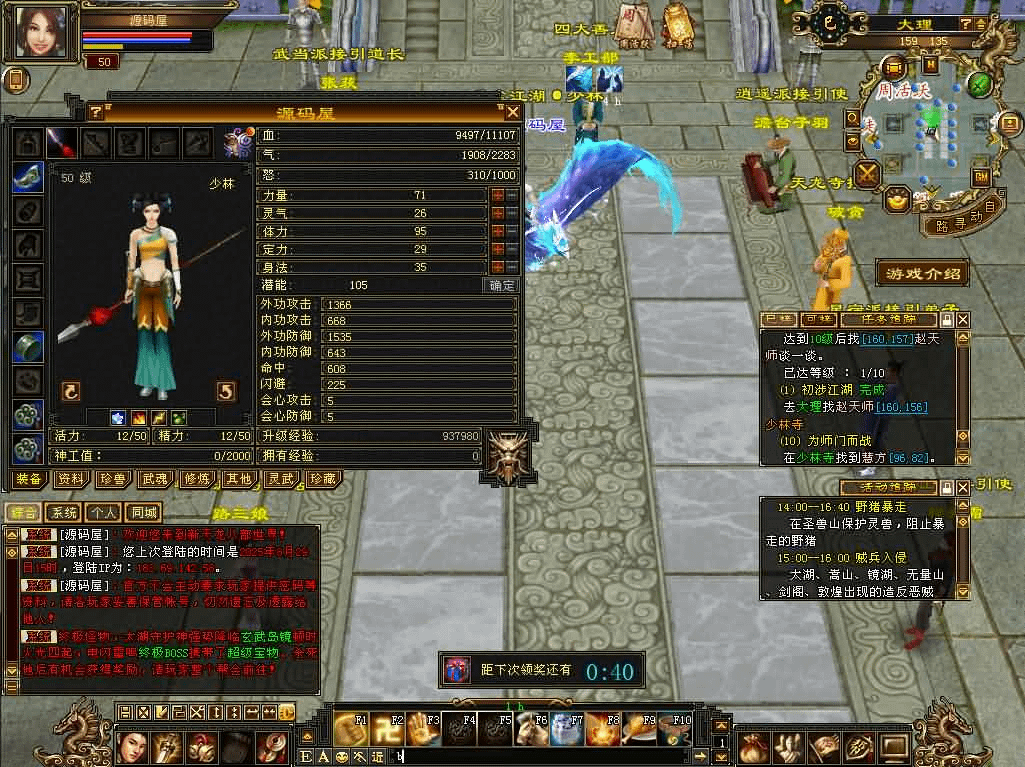Image resolution: width=1025 pixels, height=767 pixels.
Task: Click the player portrait in the corner
Action: click(42, 30)
